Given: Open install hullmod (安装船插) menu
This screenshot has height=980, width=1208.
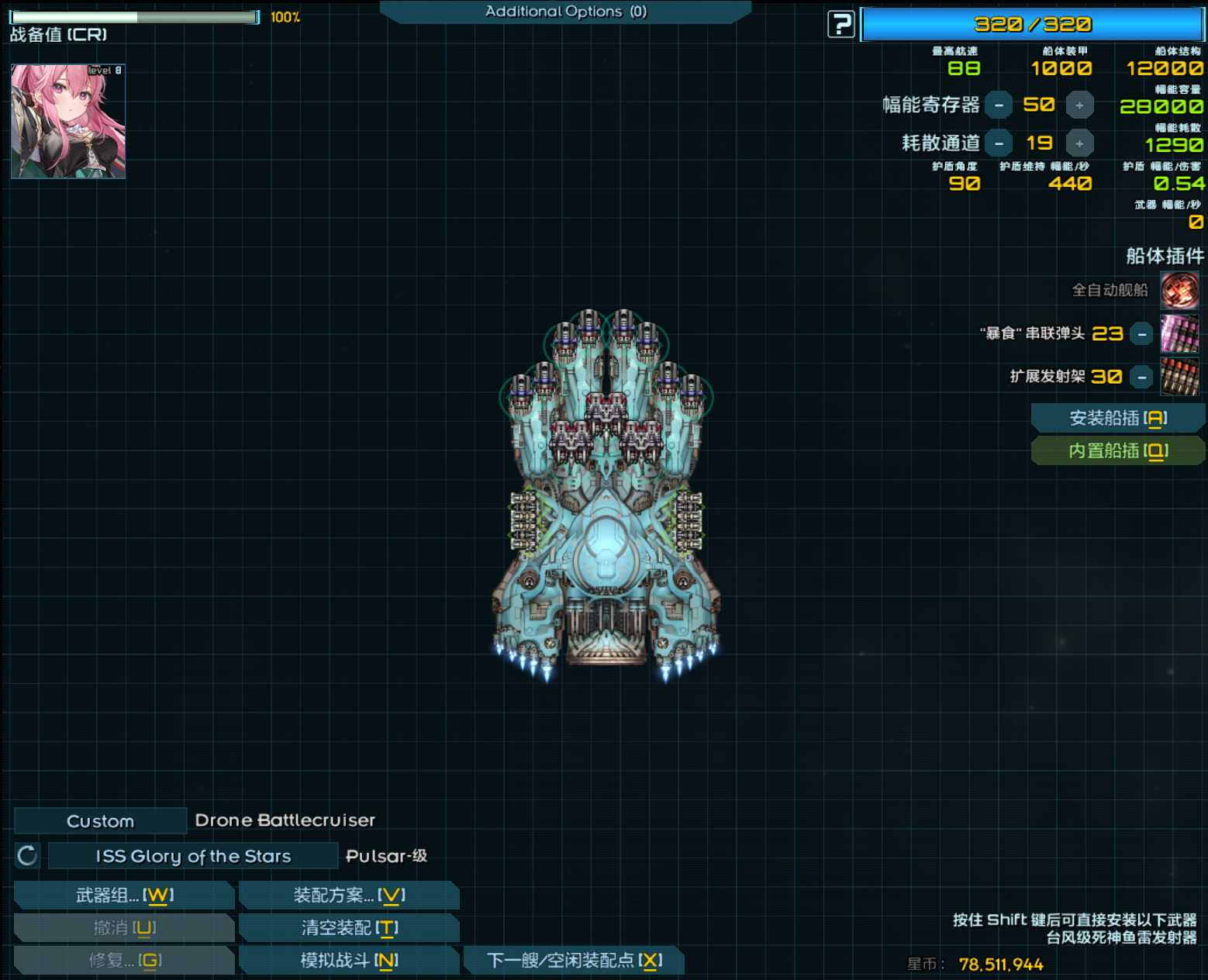Looking at the screenshot, I should point(1117,419).
